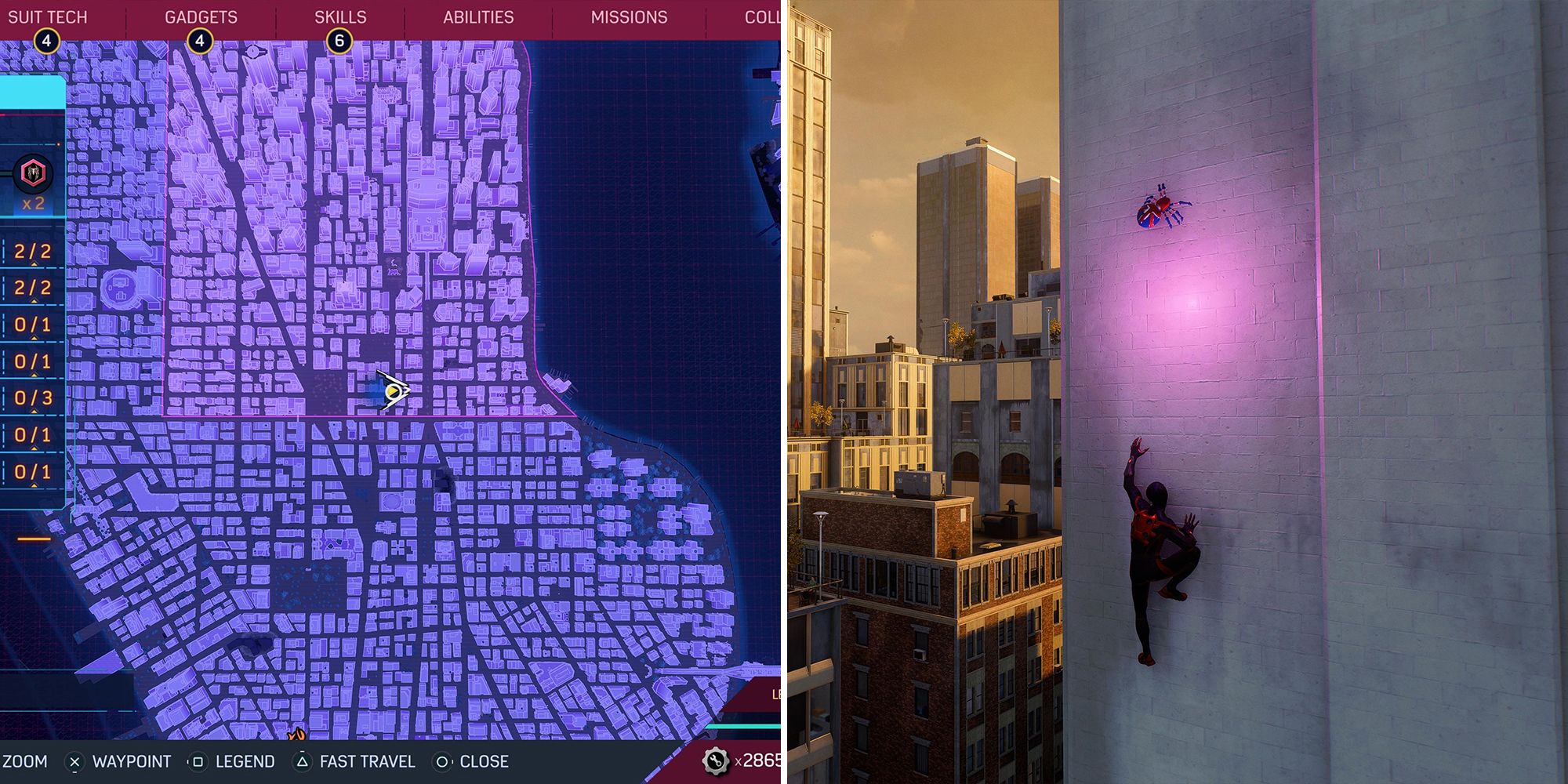Select the flaming crime marker at map bottom

point(296,733)
